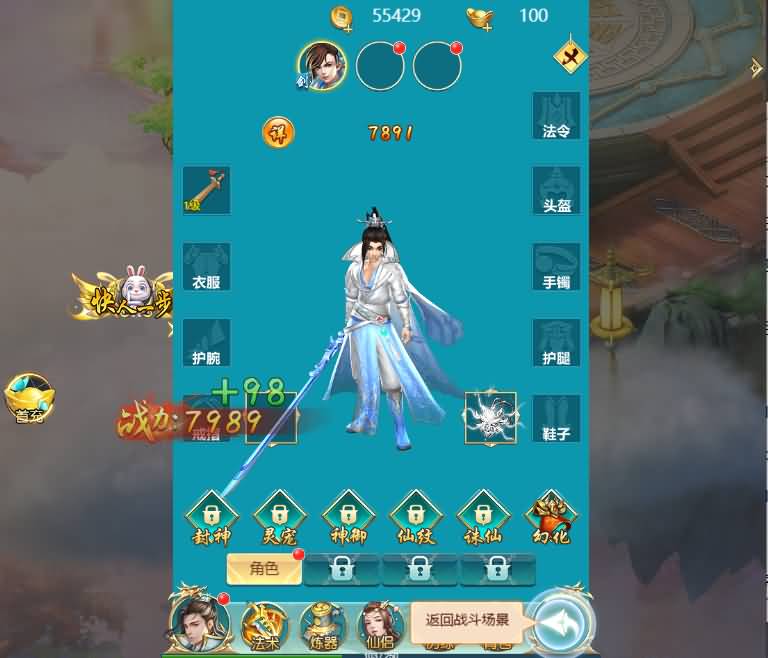
Task: Select the 头盔 helmet equipment slot
Action: (556, 190)
